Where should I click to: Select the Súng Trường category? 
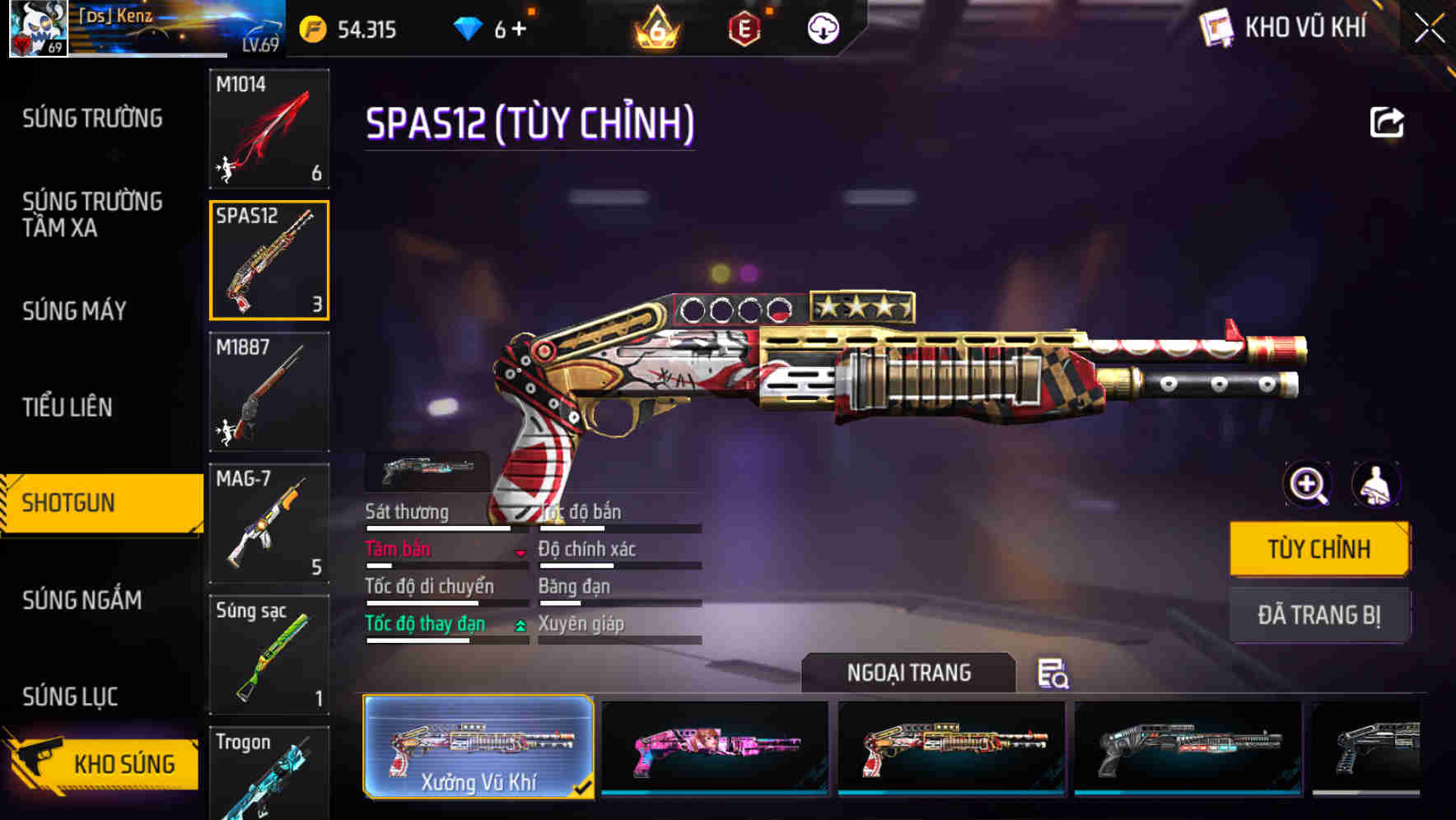click(92, 119)
